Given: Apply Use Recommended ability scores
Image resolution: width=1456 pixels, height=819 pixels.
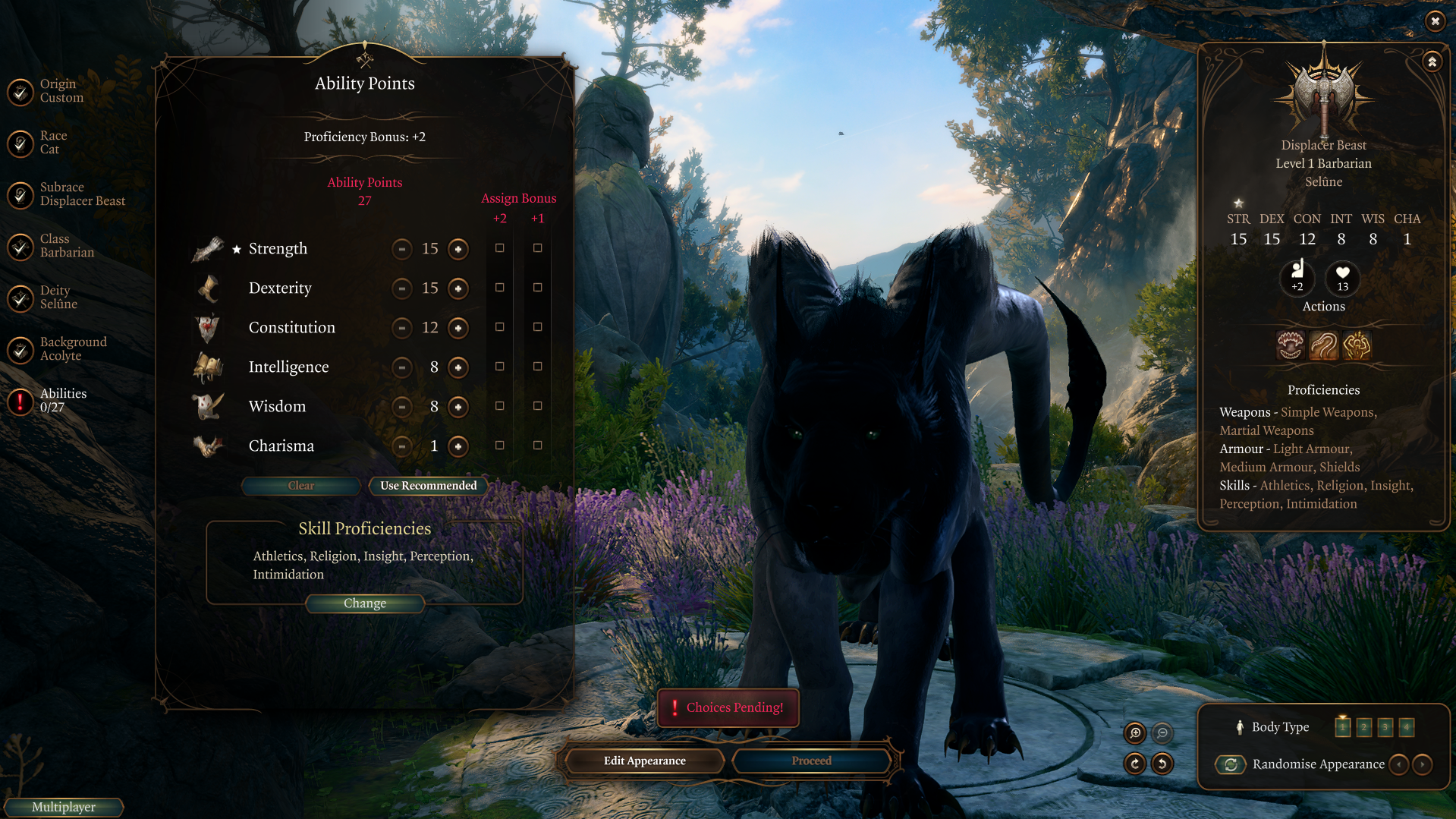Looking at the screenshot, I should tap(429, 486).
